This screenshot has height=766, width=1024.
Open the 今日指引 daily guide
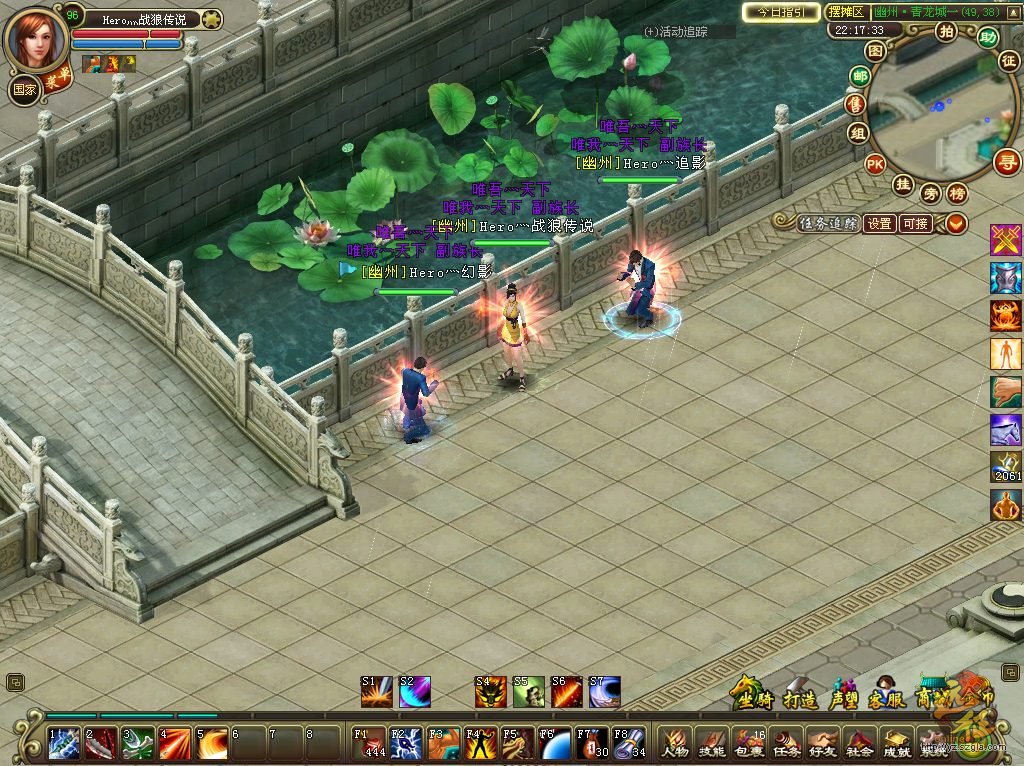[780, 12]
